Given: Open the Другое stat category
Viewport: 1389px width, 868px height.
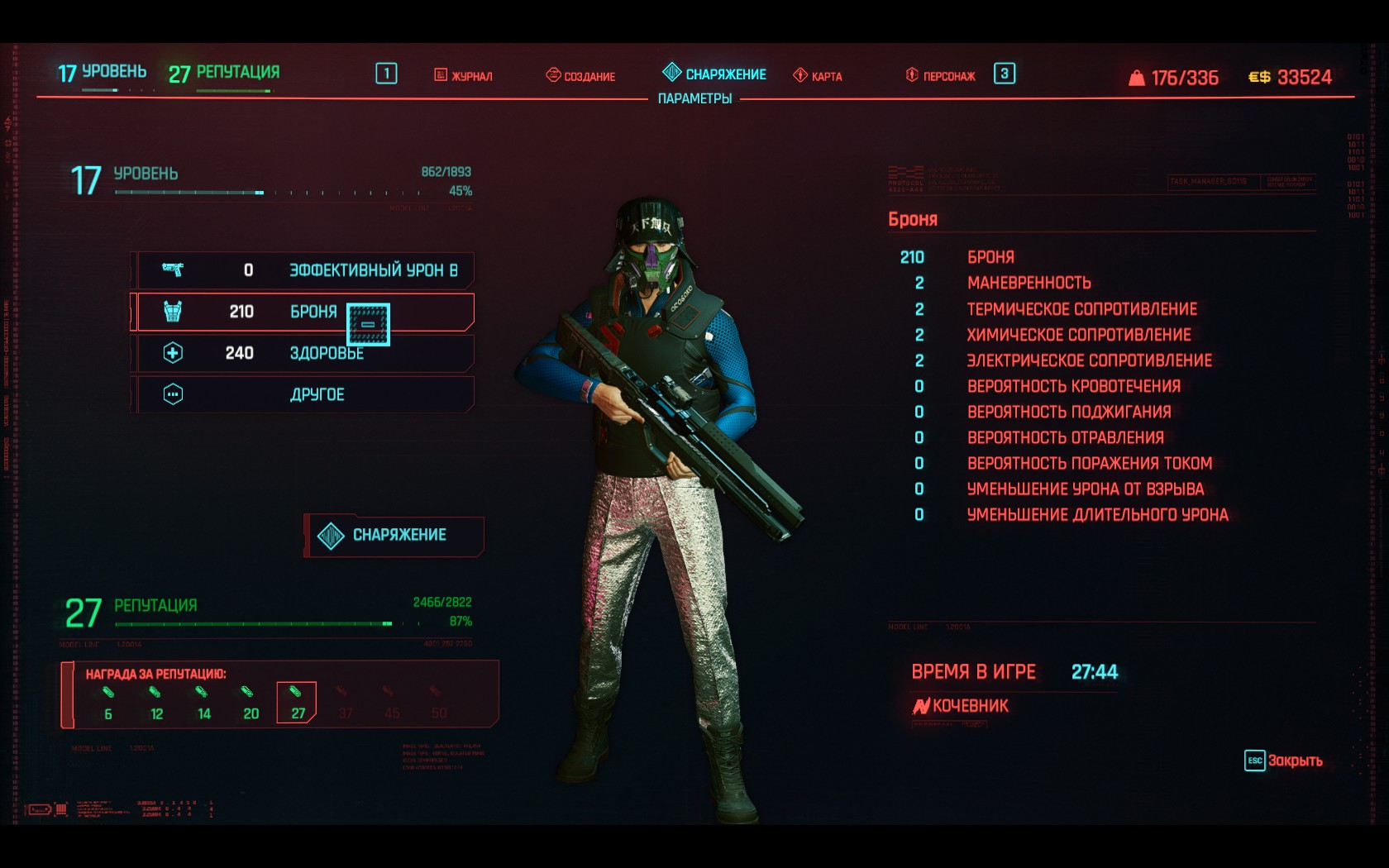Looking at the screenshot, I should [x=303, y=394].
